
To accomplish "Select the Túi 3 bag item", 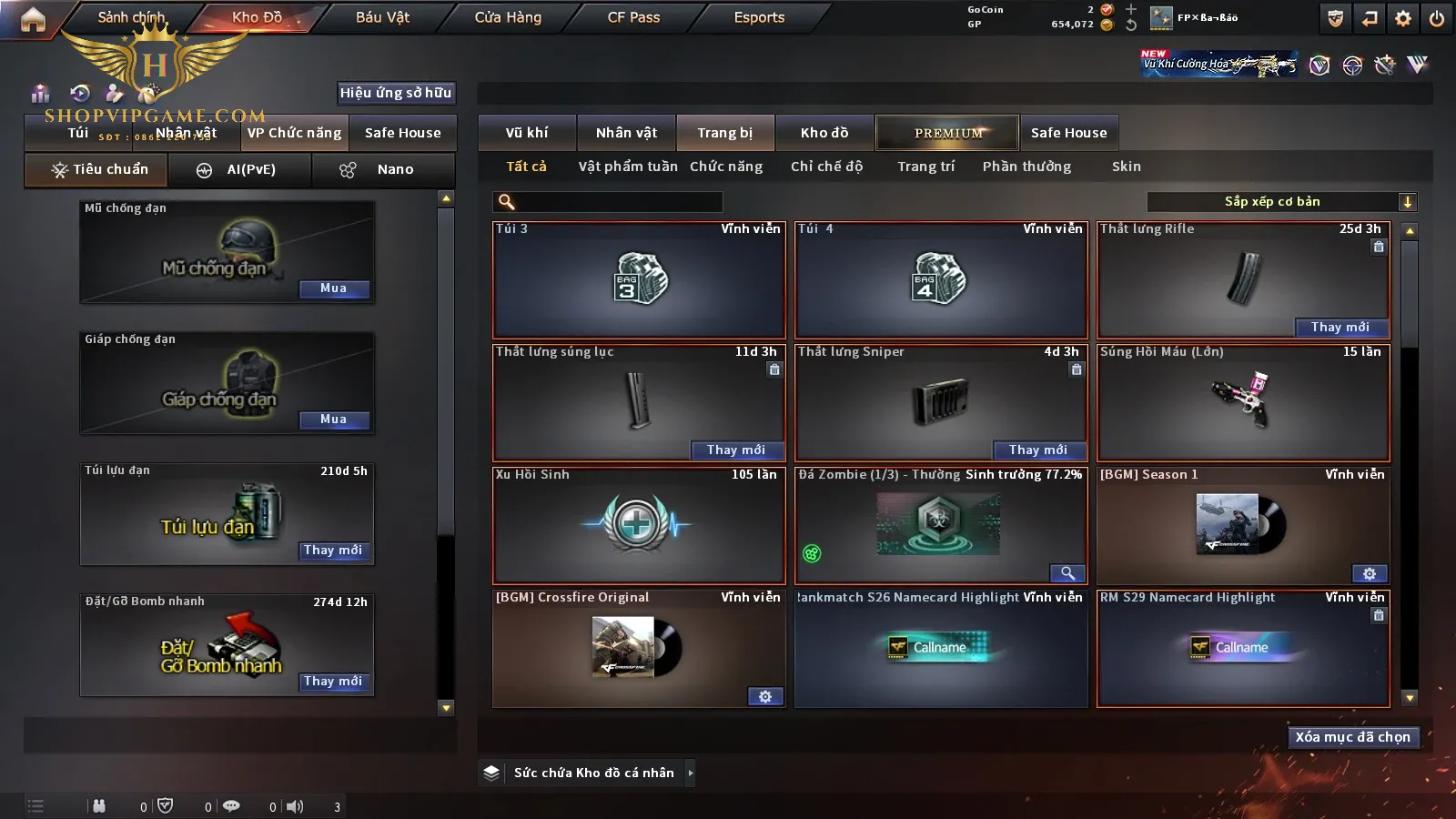I will [x=639, y=280].
